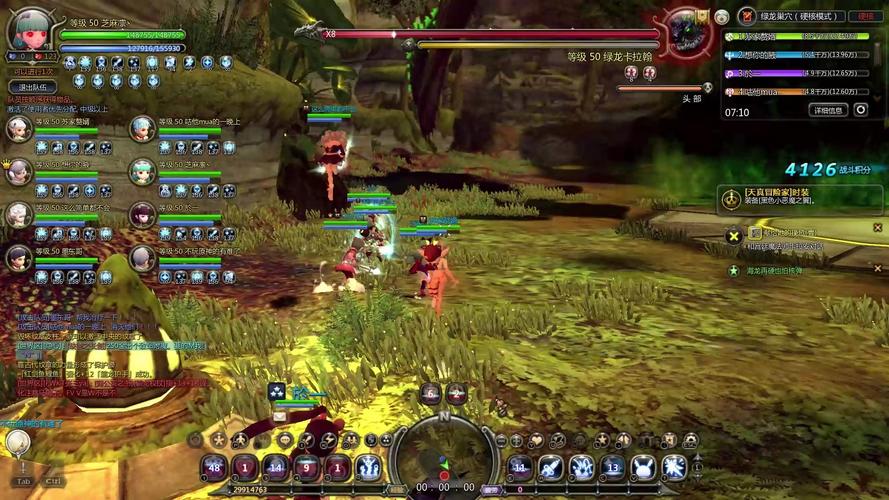Use the skill slot showing cooldown 14
This screenshot has height=500, width=889.
pyautogui.click(x=276, y=467)
